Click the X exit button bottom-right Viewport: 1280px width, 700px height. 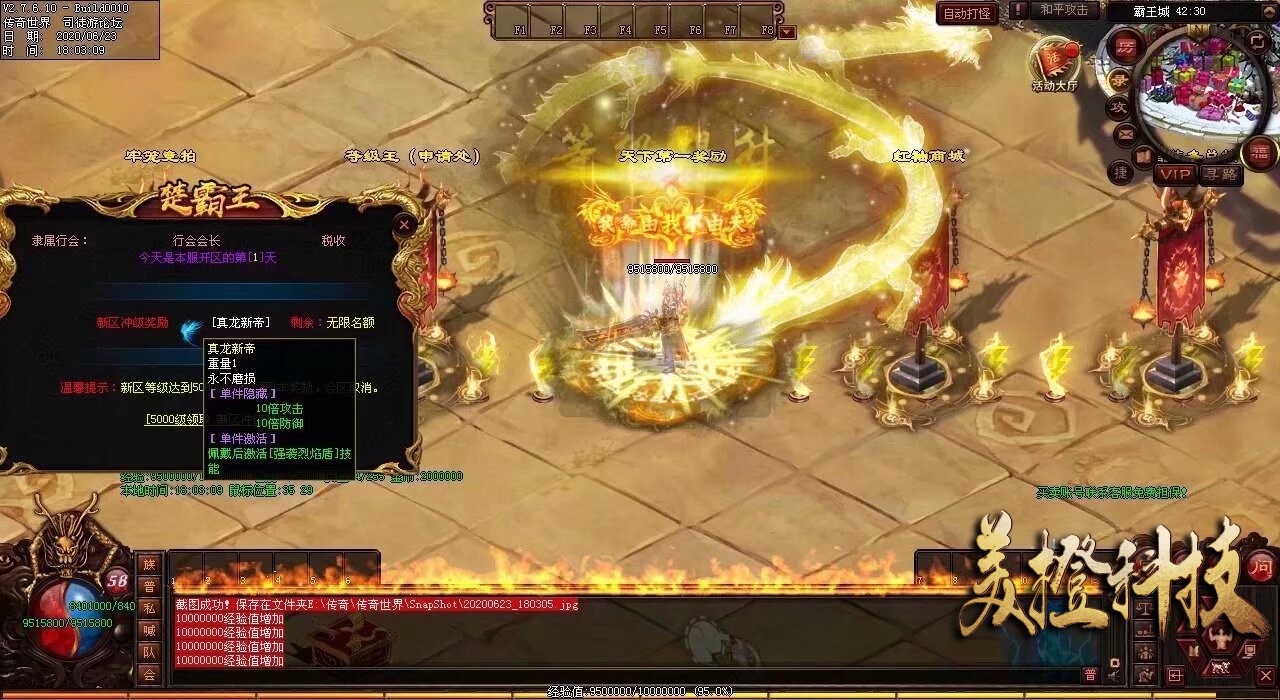(x=1265, y=676)
